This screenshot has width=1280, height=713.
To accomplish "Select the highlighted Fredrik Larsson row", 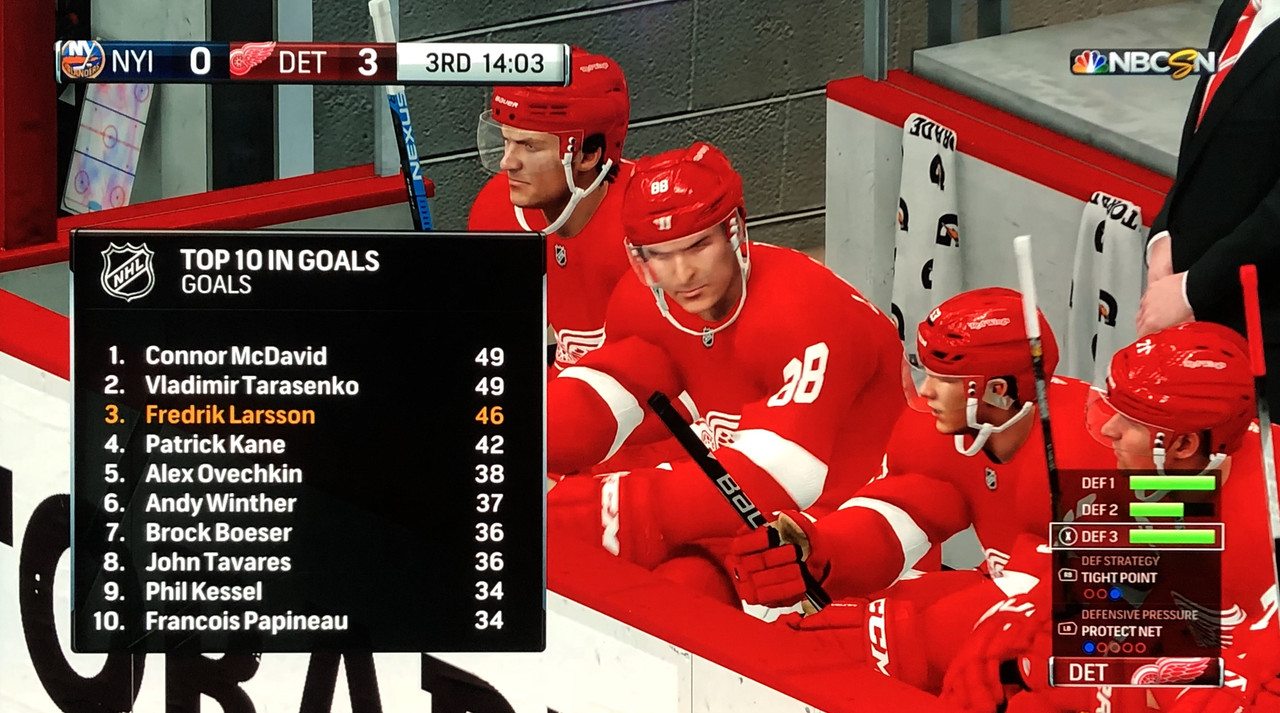I will coord(306,415).
